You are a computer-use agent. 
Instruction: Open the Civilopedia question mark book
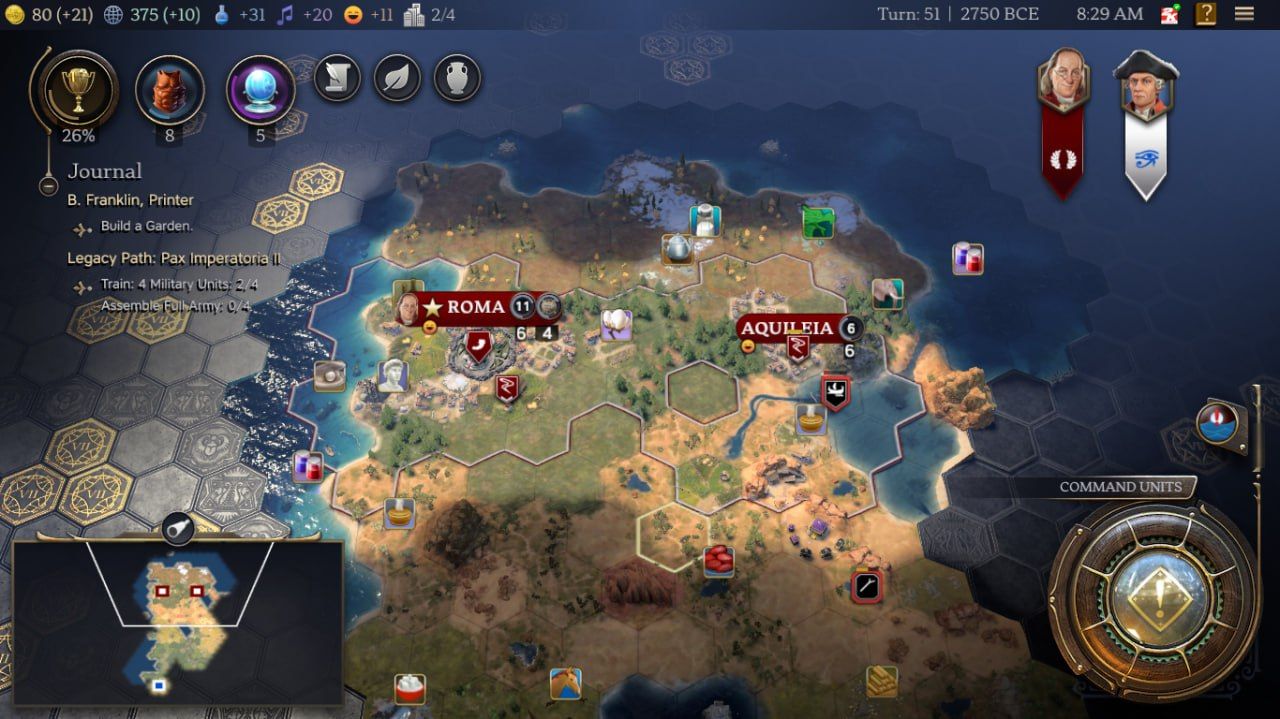point(1206,14)
